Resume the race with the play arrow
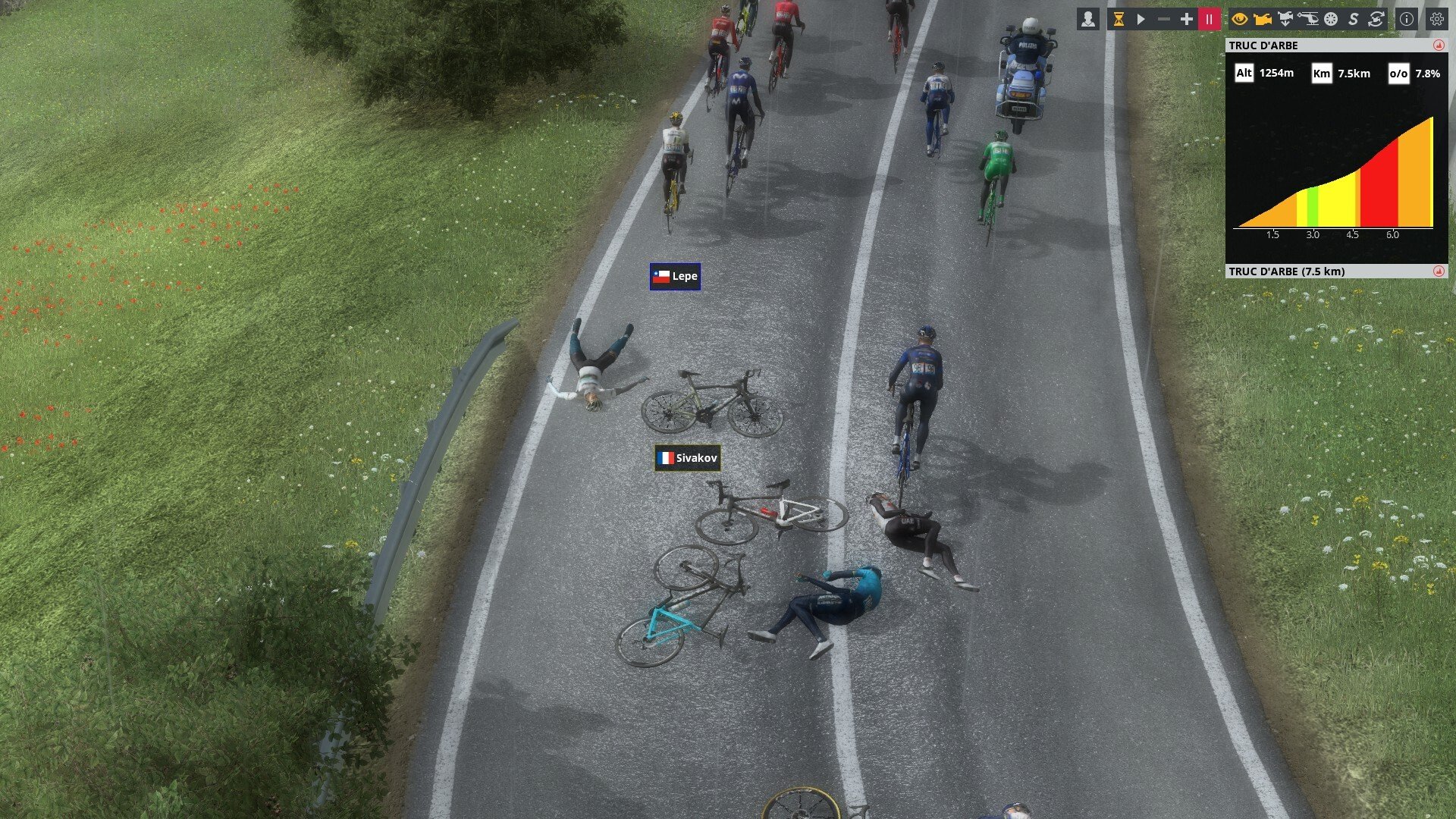Viewport: 1456px width, 819px height. coord(1141,20)
